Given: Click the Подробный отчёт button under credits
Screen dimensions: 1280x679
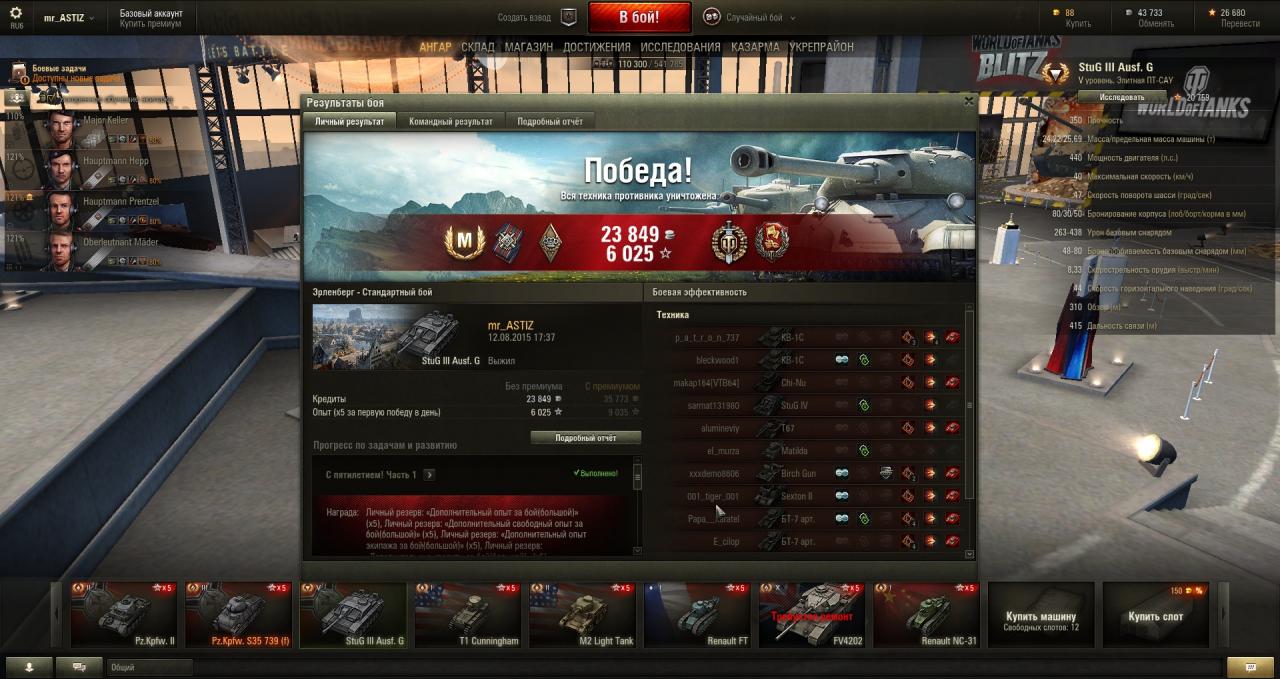Looking at the screenshot, I should 585,438.
